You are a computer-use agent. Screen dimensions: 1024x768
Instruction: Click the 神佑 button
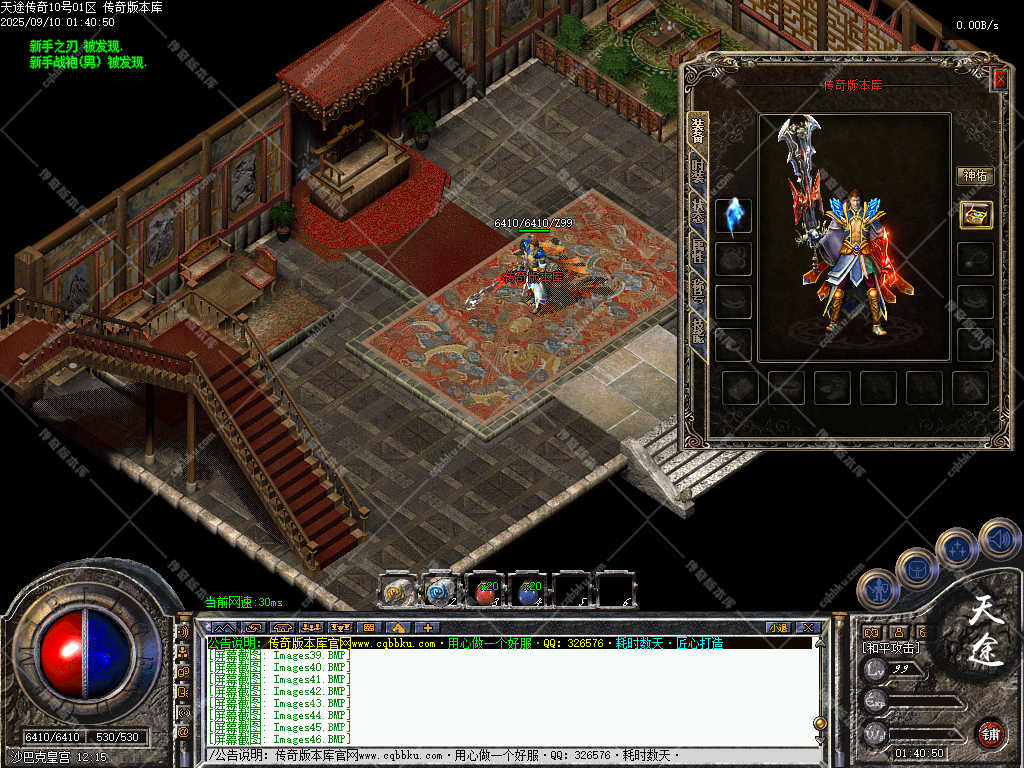[975, 176]
